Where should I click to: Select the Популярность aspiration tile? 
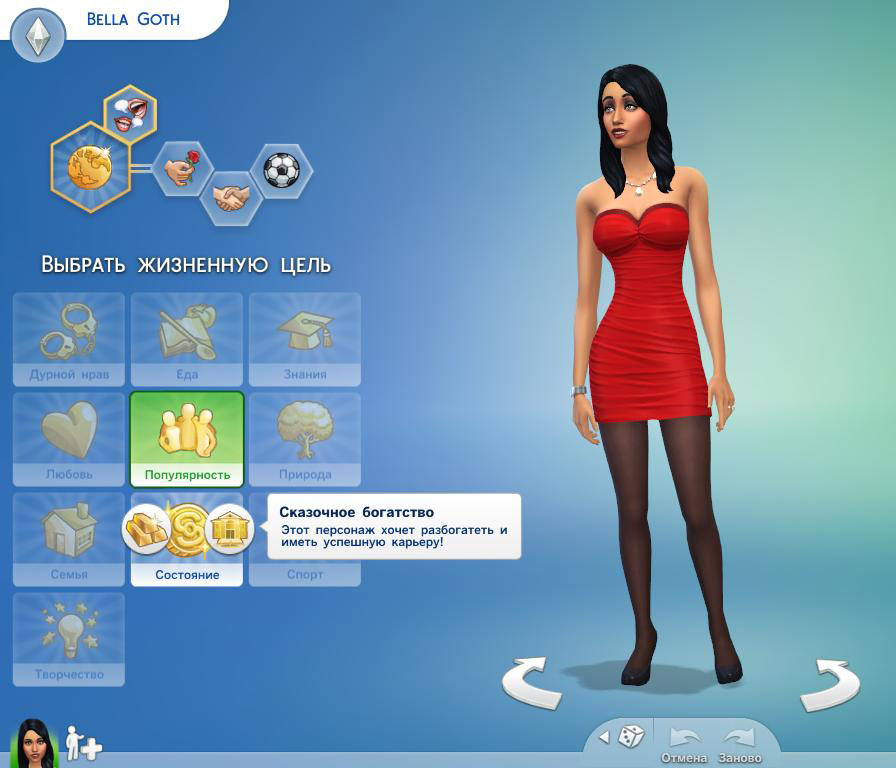coord(187,438)
